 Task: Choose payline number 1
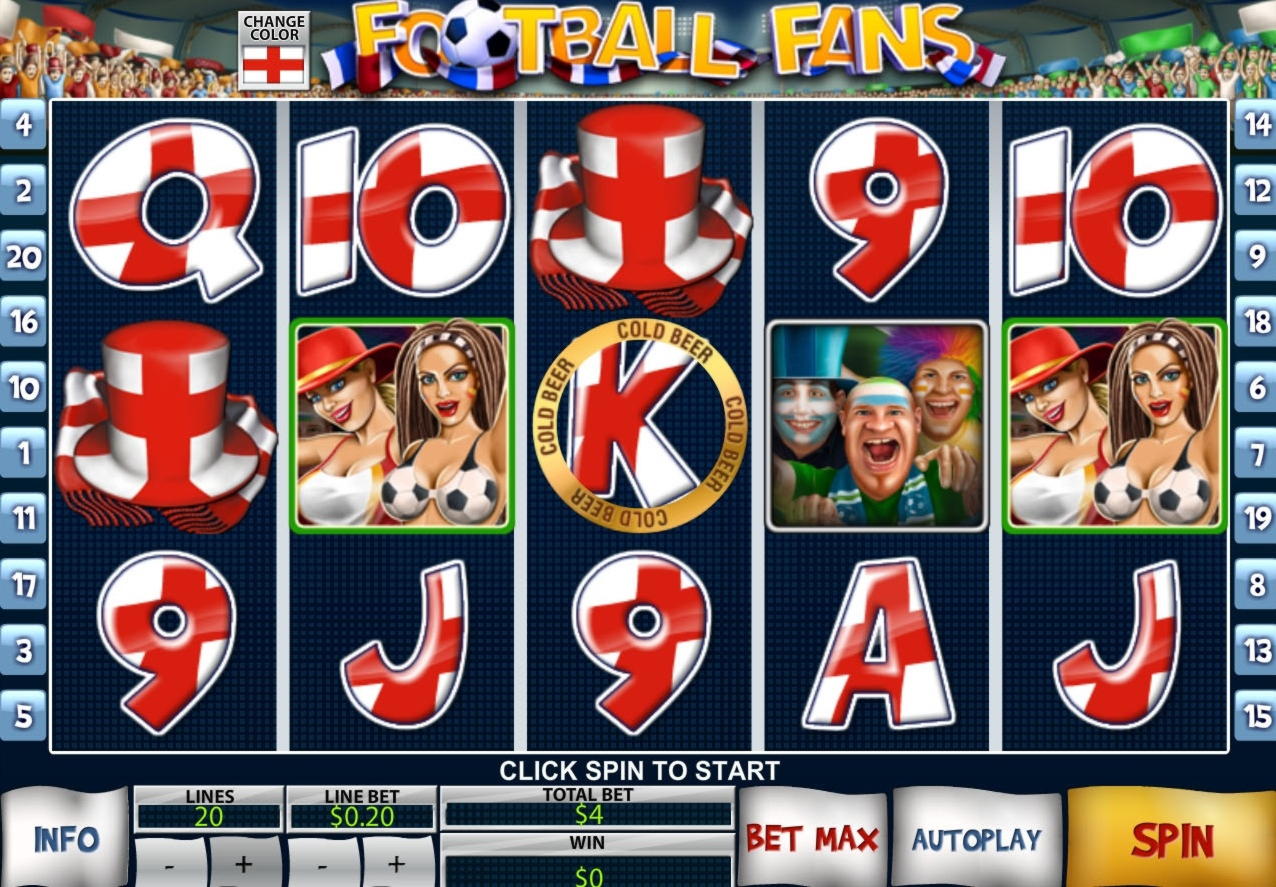[x=24, y=454]
